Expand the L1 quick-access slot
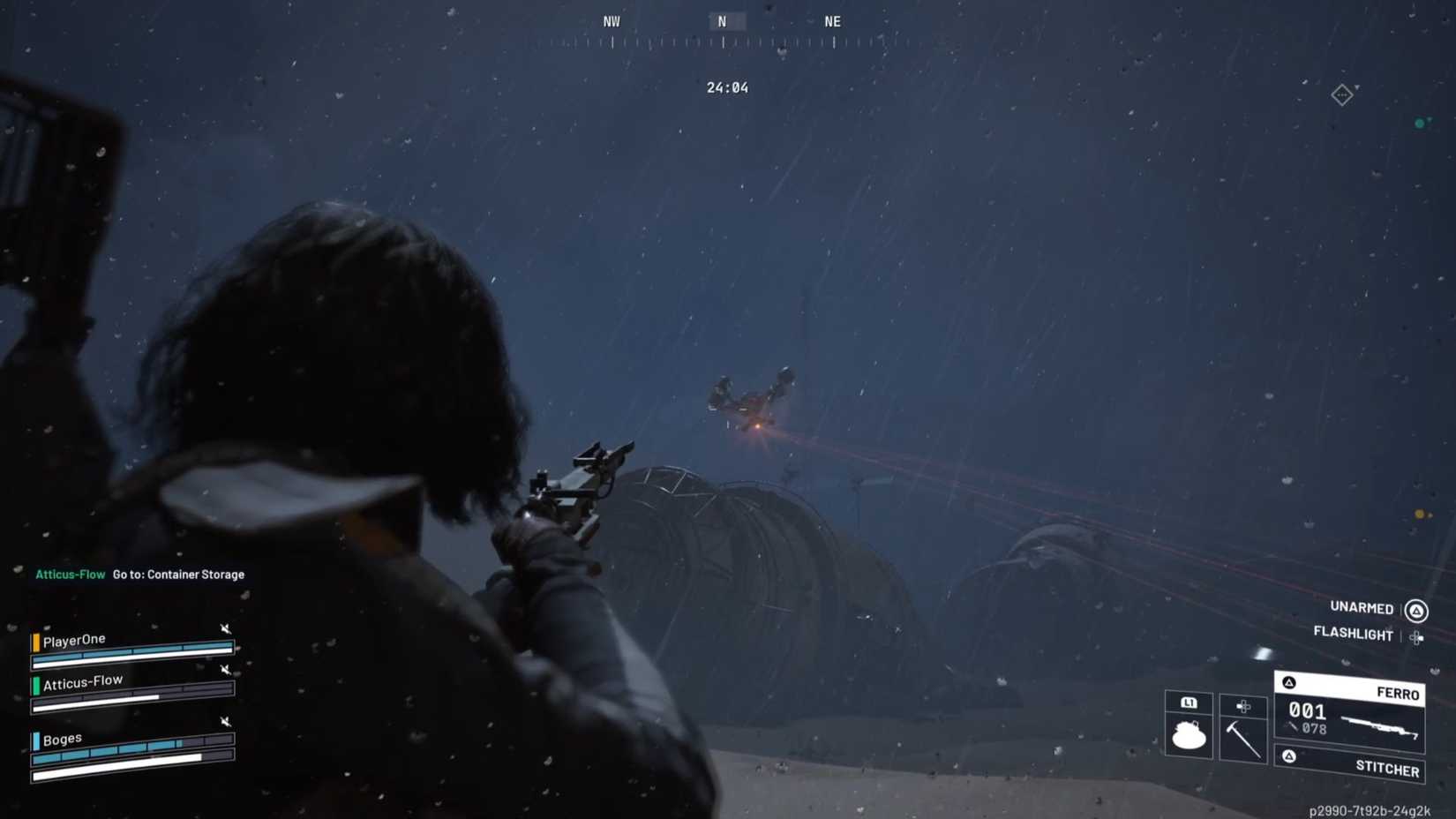The width and height of the screenshot is (1456, 819). pos(1190,703)
